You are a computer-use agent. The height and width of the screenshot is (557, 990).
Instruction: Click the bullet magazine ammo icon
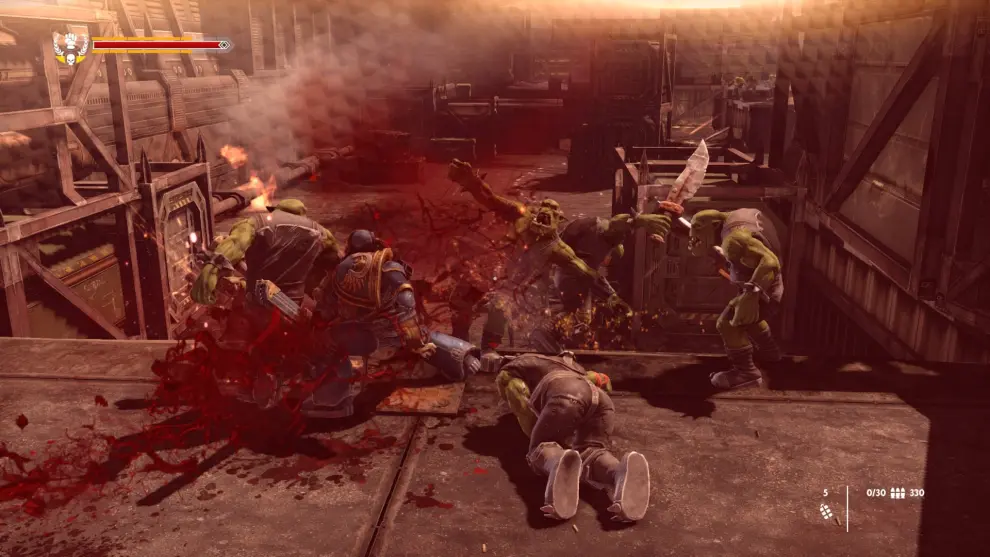click(897, 493)
